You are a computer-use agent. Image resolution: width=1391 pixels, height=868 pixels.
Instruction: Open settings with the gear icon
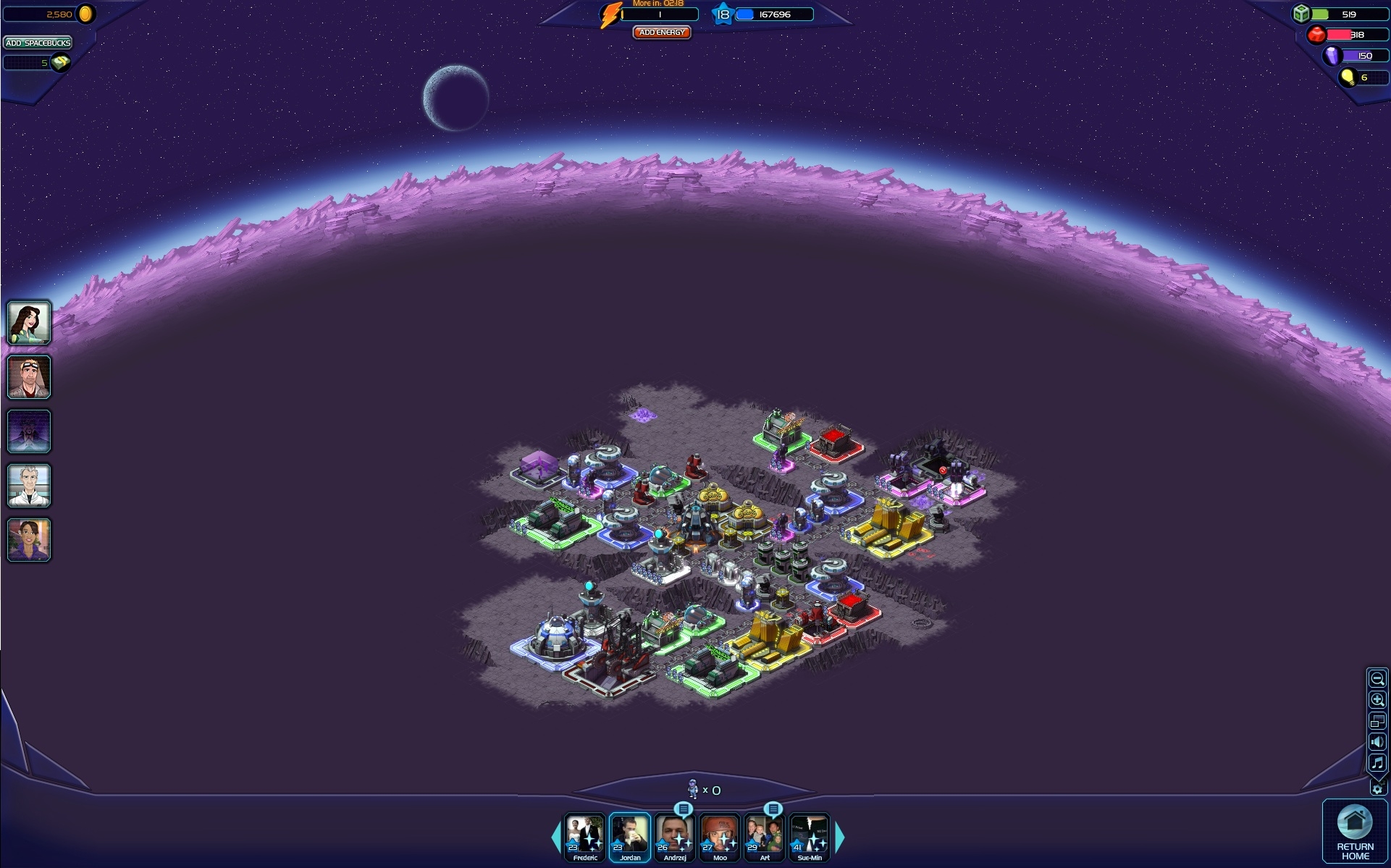pos(1377,789)
